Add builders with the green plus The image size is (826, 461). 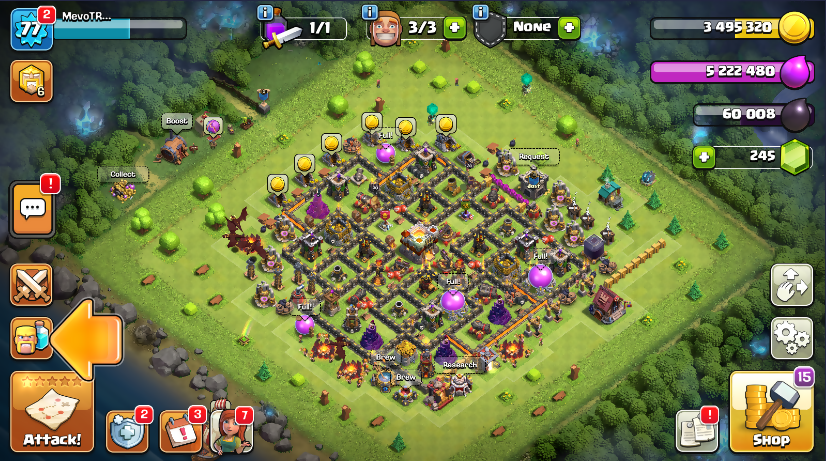[x=454, y=28]
